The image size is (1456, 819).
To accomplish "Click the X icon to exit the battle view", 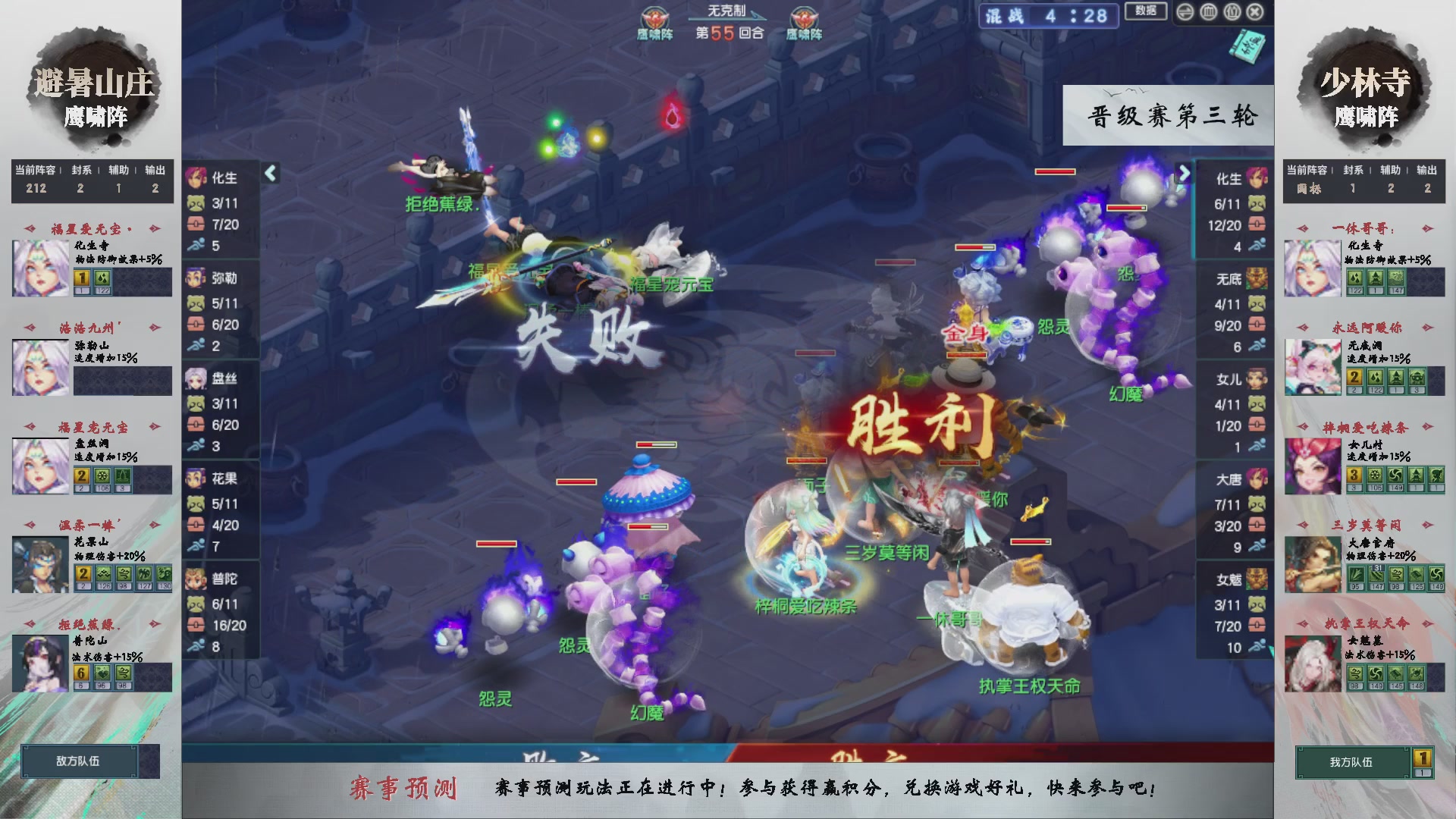I will click(x=1254, y=12).
